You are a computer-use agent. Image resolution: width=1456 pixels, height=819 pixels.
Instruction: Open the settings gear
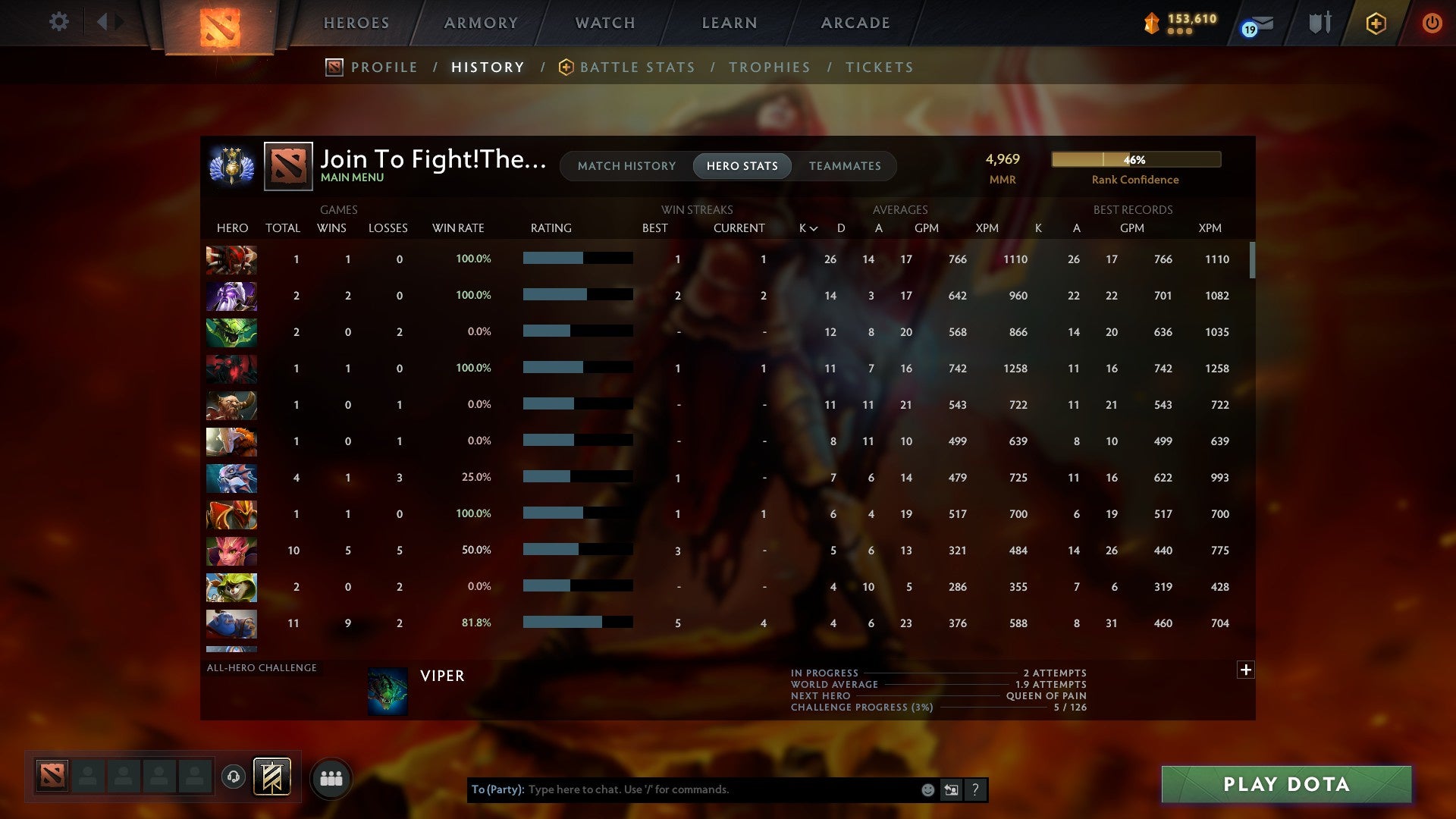59,22
